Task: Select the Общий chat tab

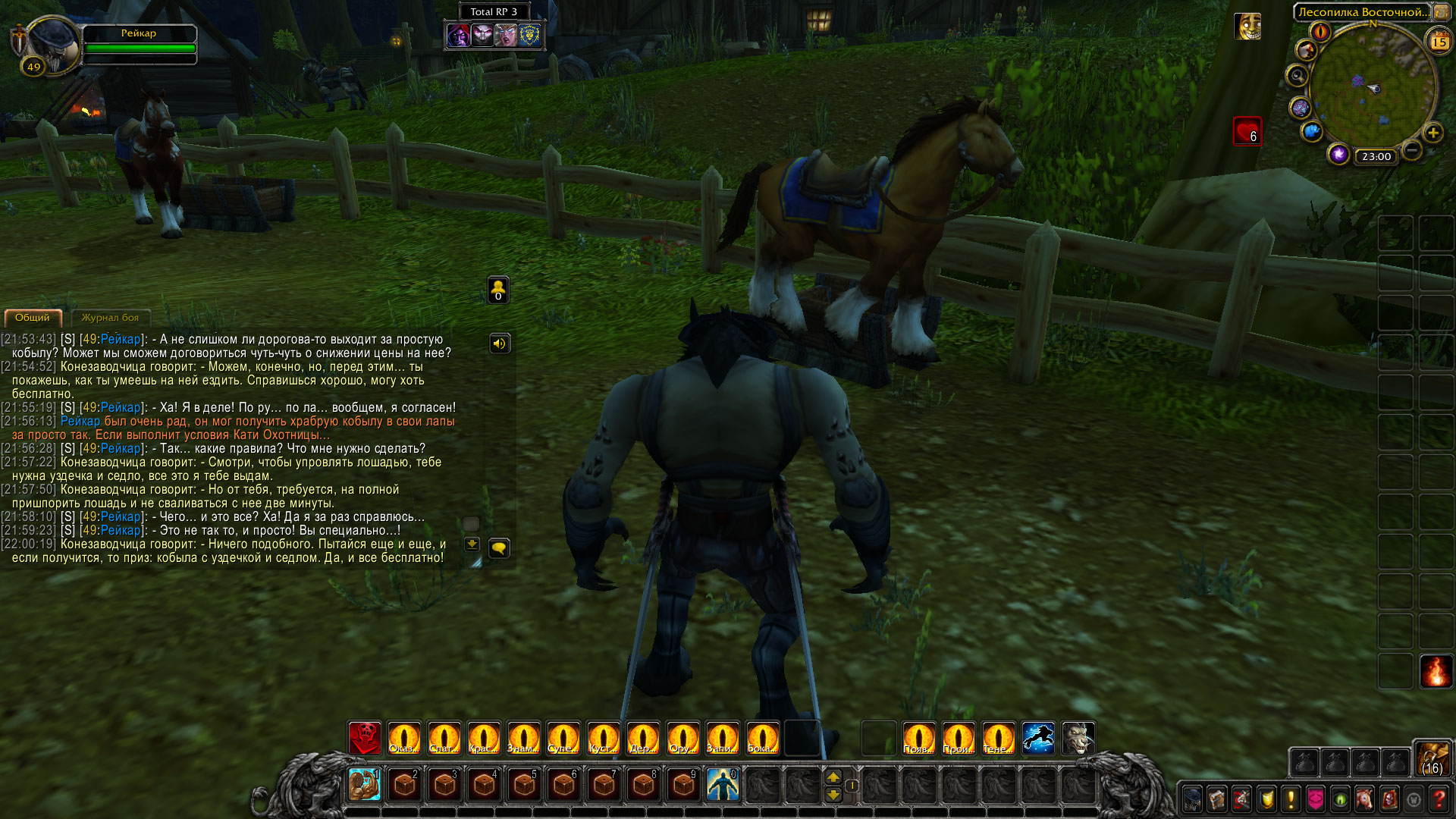Action: point(33,318)
